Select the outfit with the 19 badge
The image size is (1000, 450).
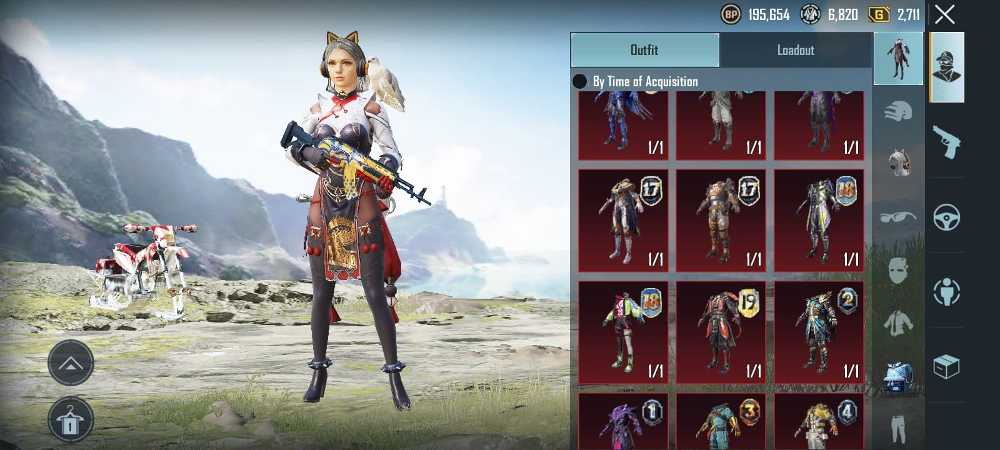click(x=720, y=331)
